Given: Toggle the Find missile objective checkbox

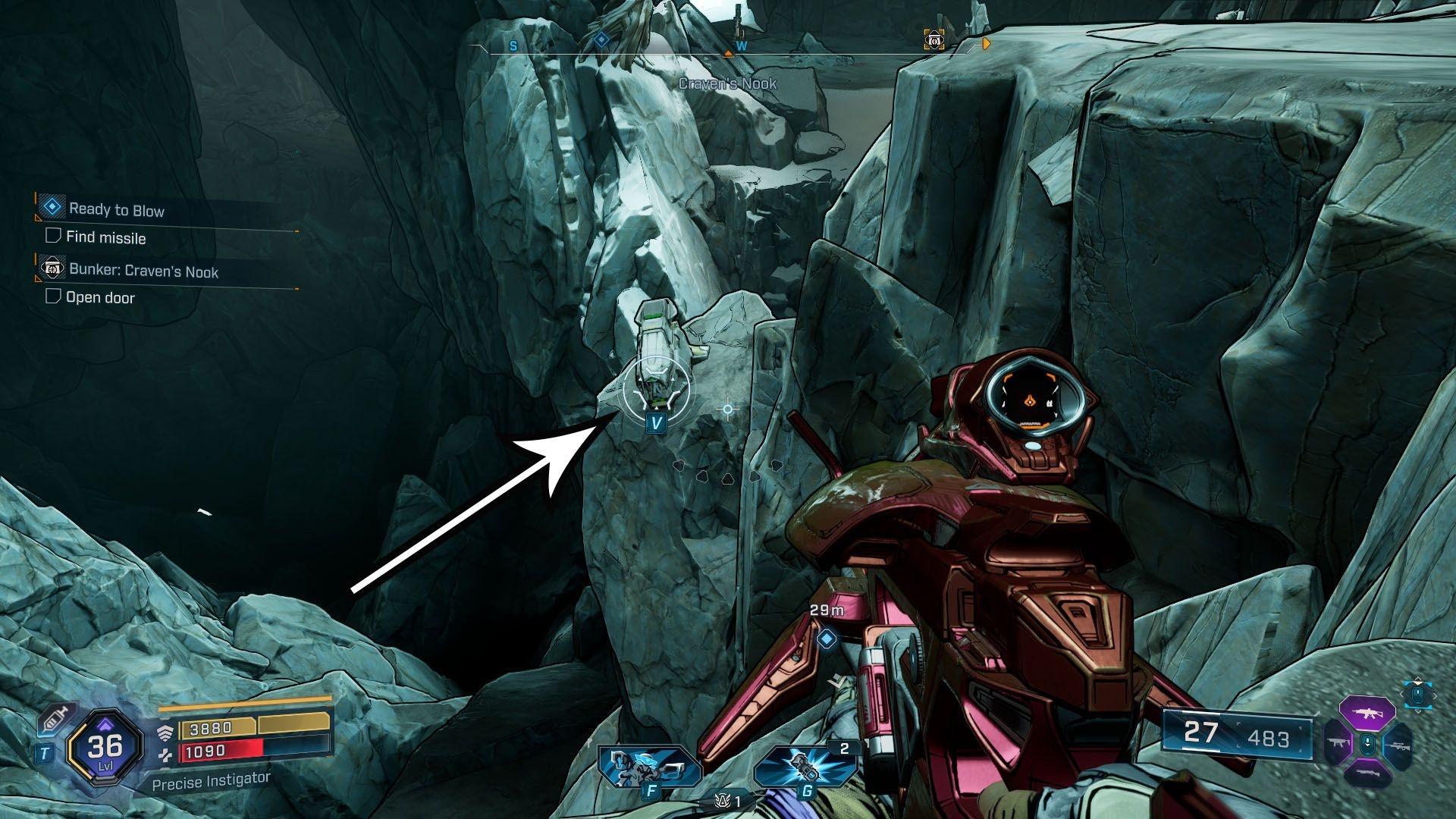Looking at the screenshot, I should pos(53,236).
